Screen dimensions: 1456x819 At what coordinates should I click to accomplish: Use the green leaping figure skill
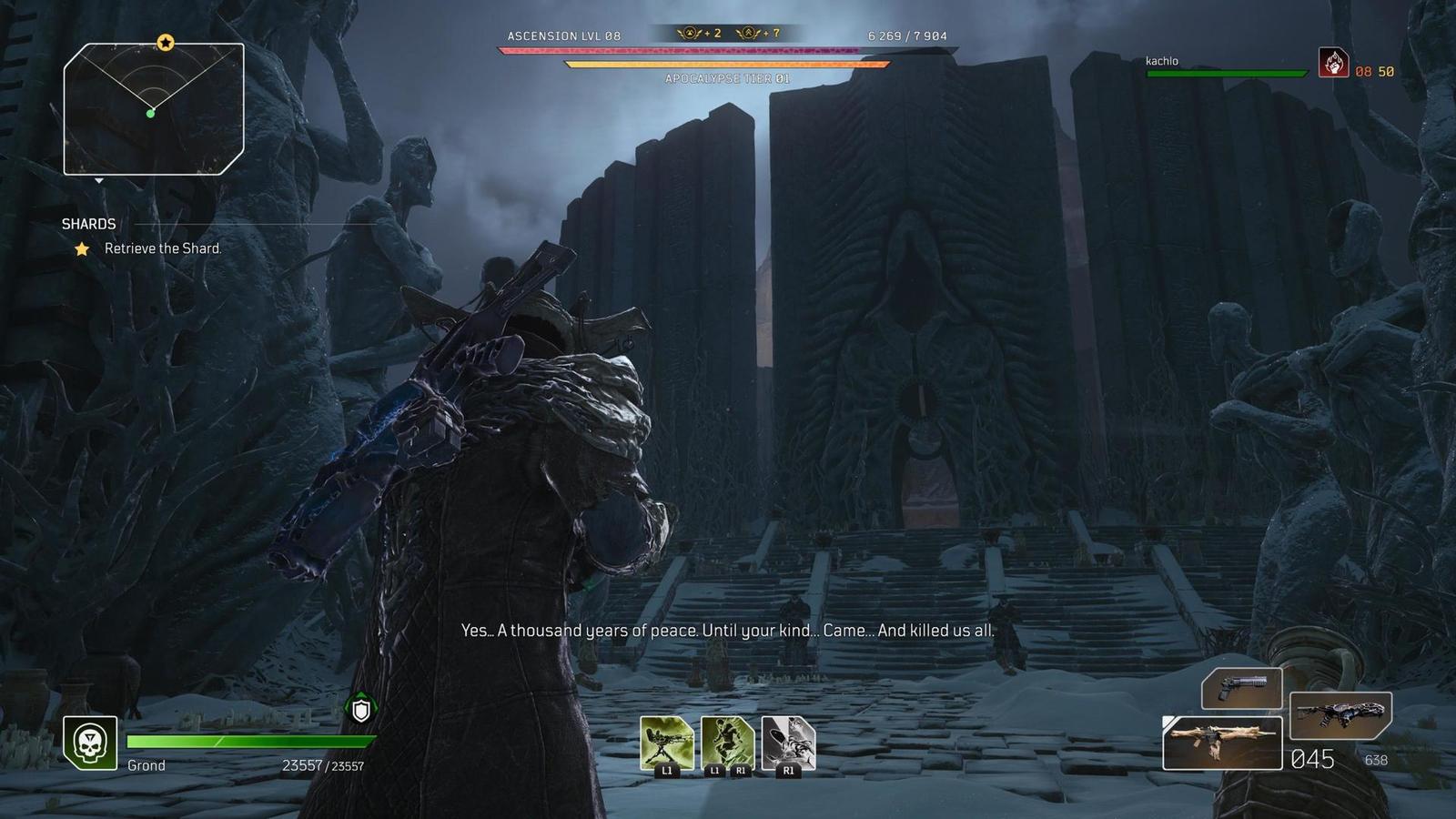click(727, 743)
